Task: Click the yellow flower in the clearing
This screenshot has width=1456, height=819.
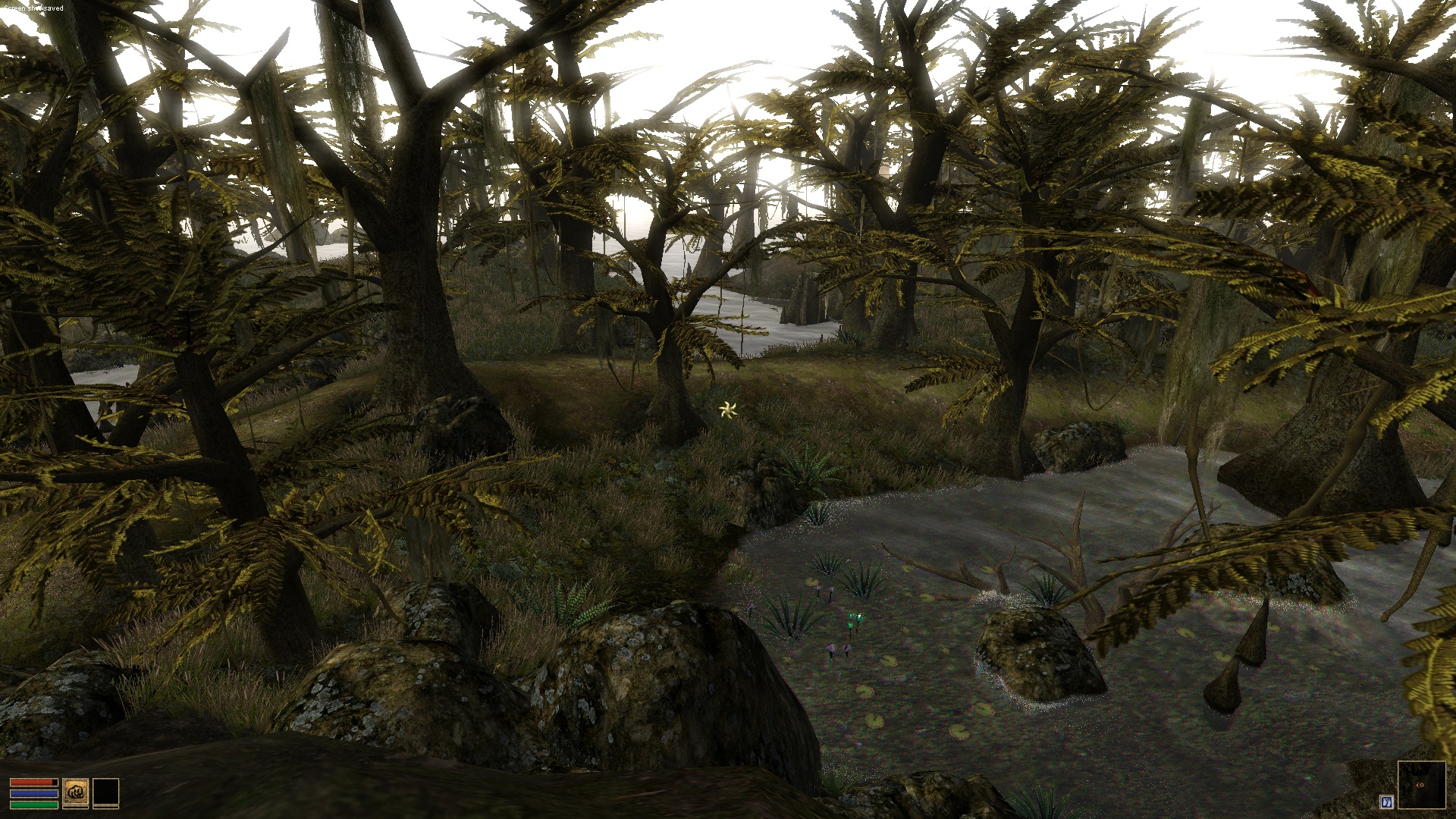Action: (x=727, y=409)
